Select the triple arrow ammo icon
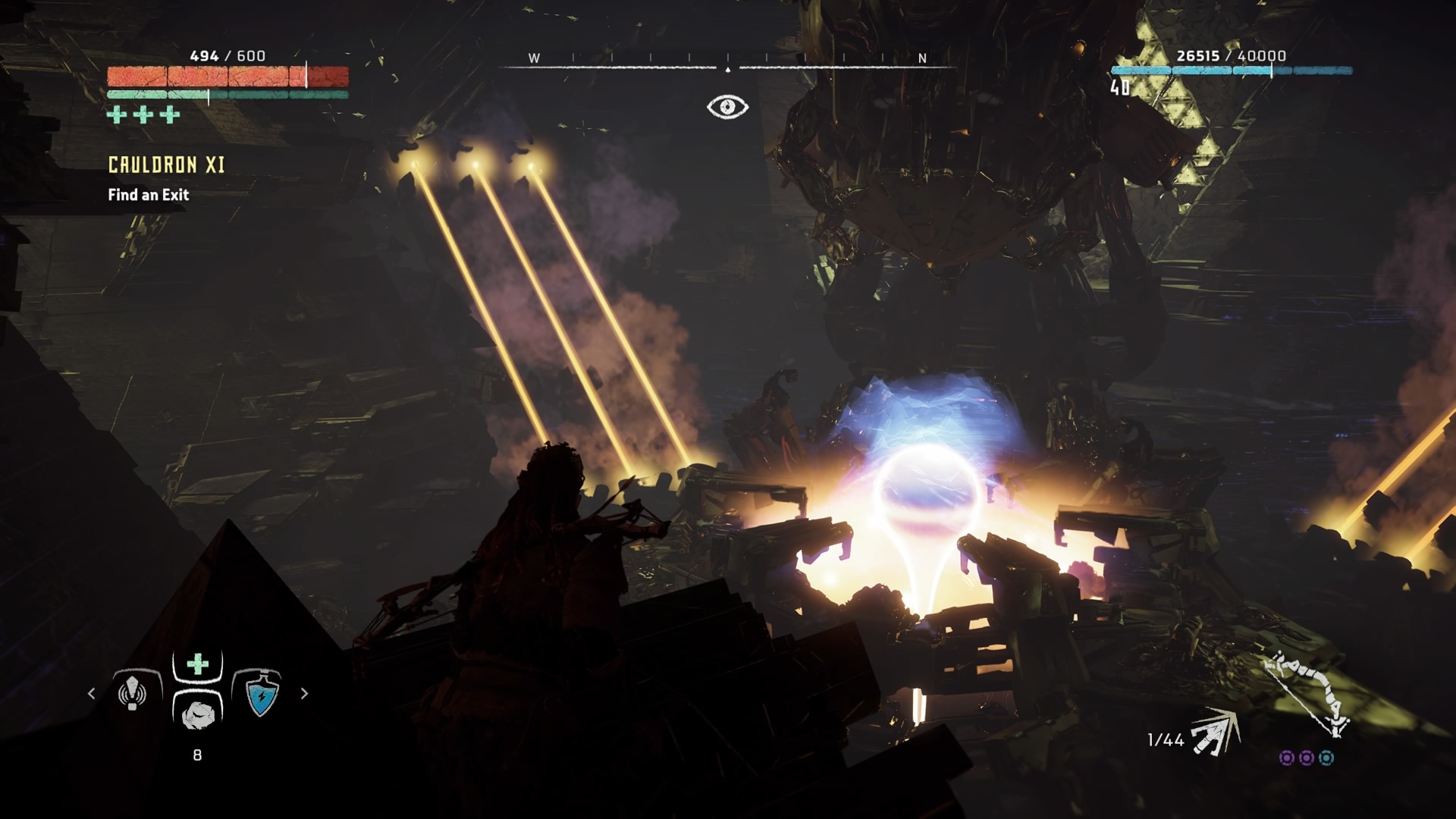This screenshot has width=1456, height=819. click(1215, 733)
